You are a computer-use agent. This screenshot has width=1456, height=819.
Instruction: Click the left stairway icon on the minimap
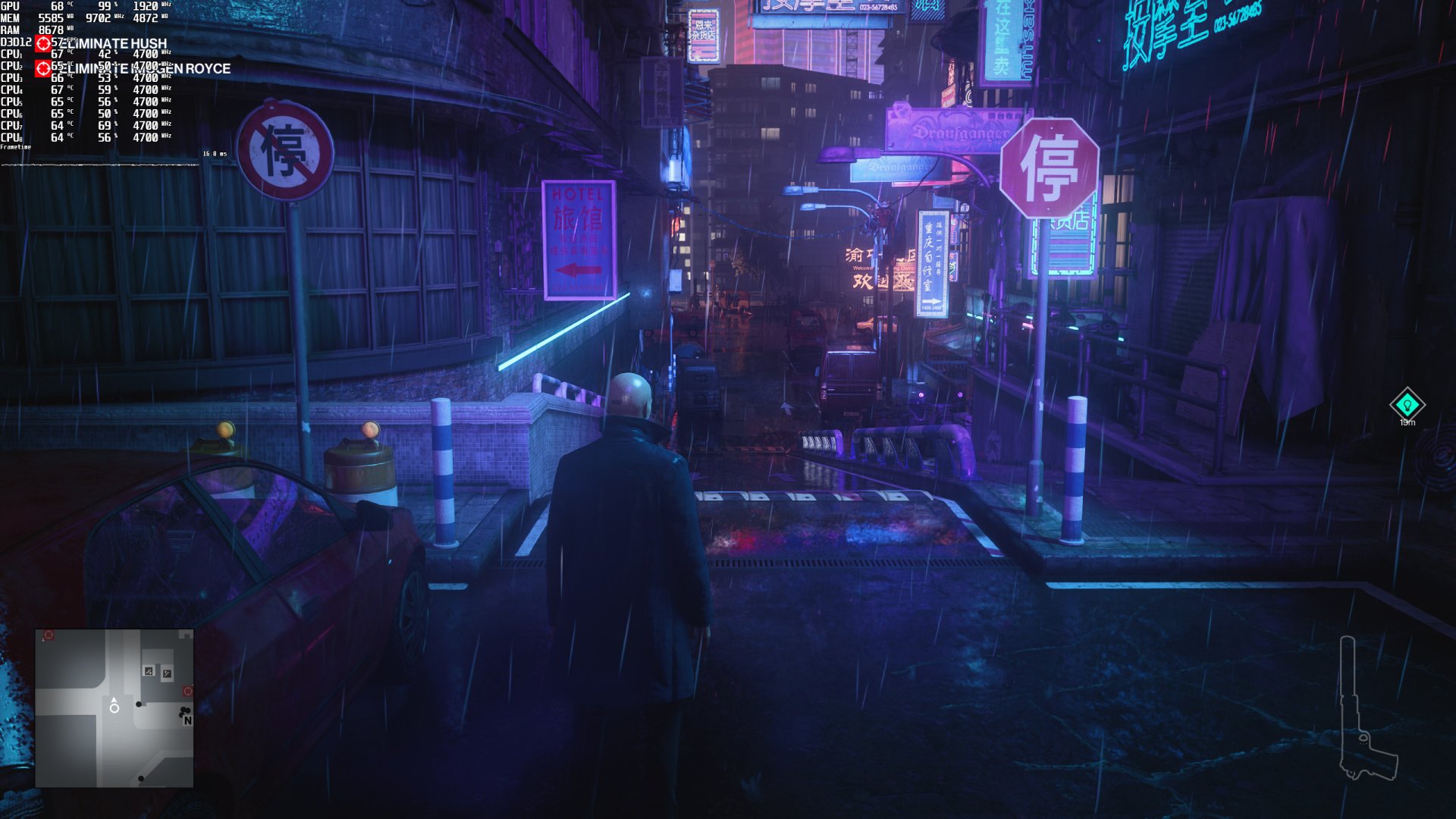click(148, 671)
